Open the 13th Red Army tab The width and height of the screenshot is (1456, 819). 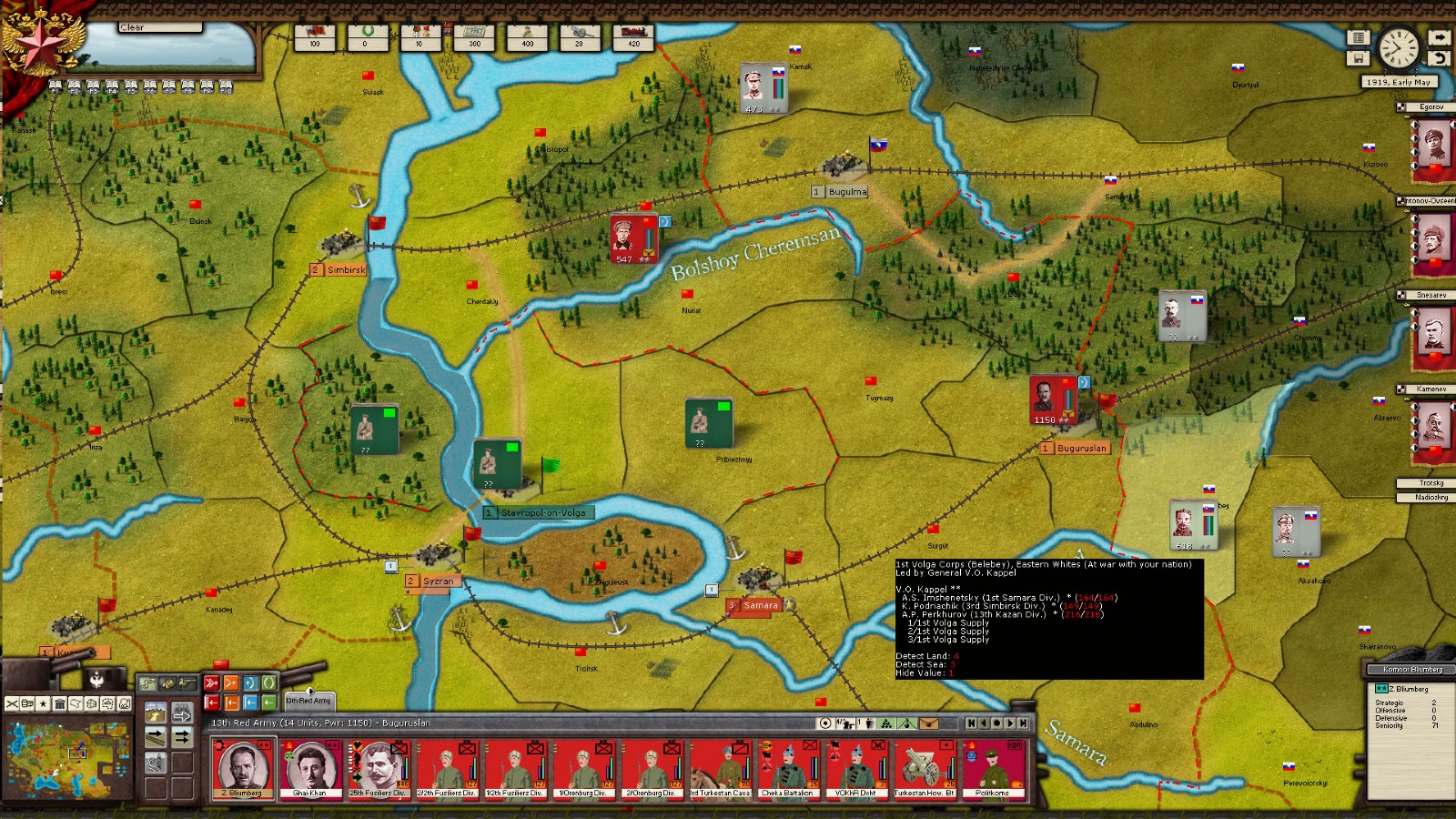coord(309,701)
